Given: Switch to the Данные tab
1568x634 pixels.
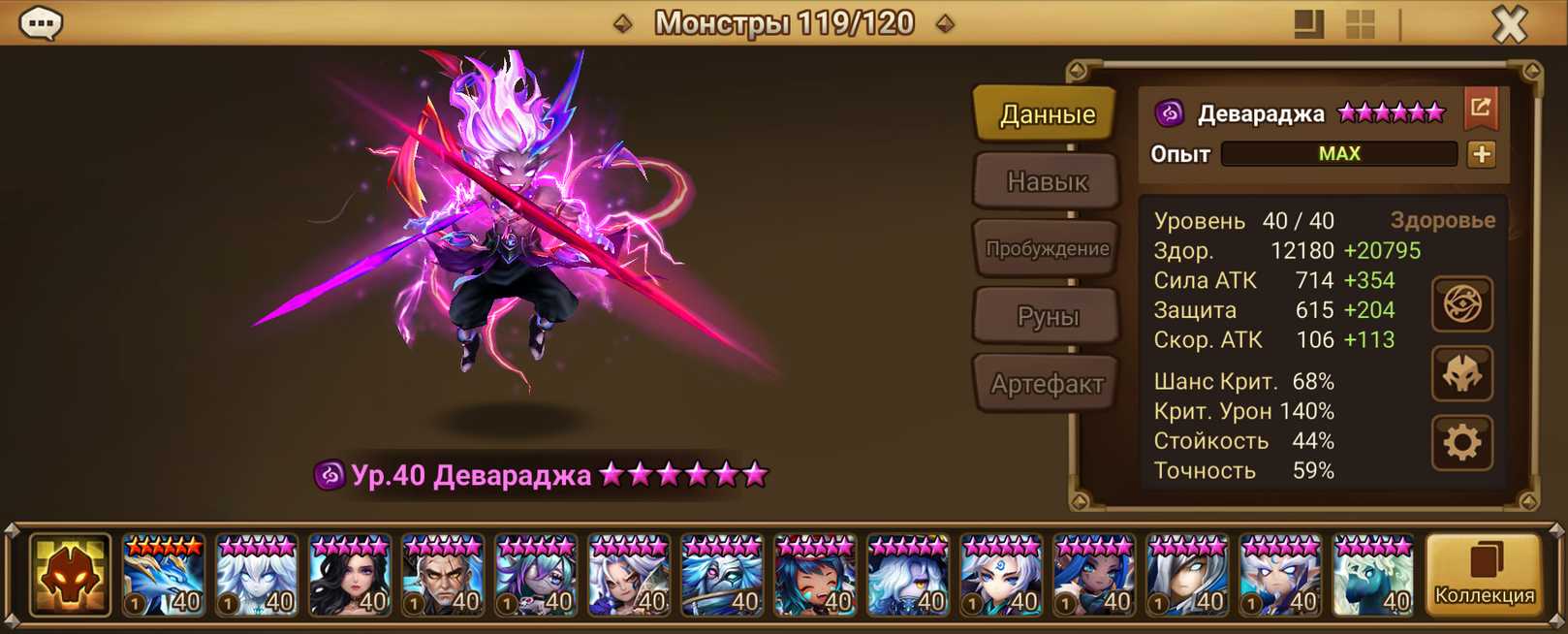Looking at the screenshot, I should coord(1047,114).
